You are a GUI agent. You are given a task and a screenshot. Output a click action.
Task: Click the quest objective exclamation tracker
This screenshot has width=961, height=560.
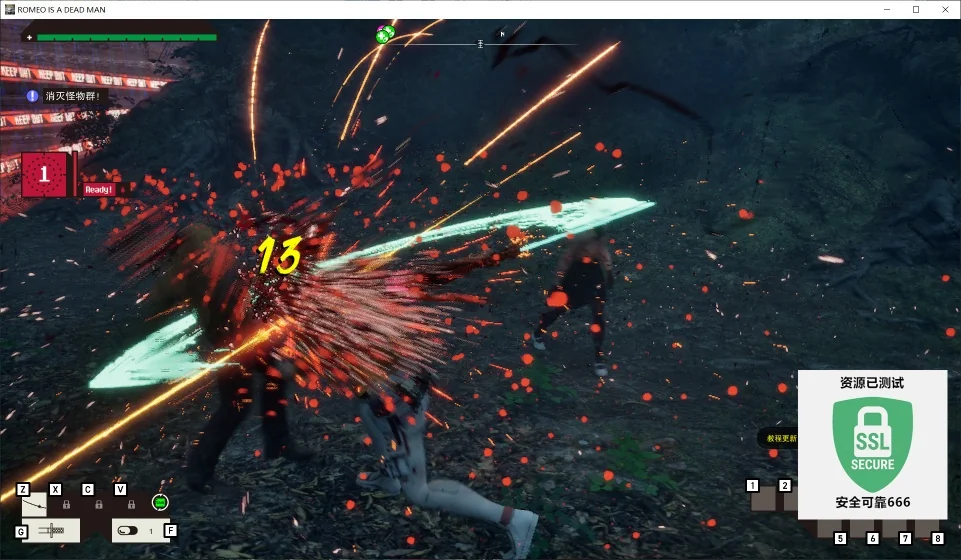(x=32, y=96)
